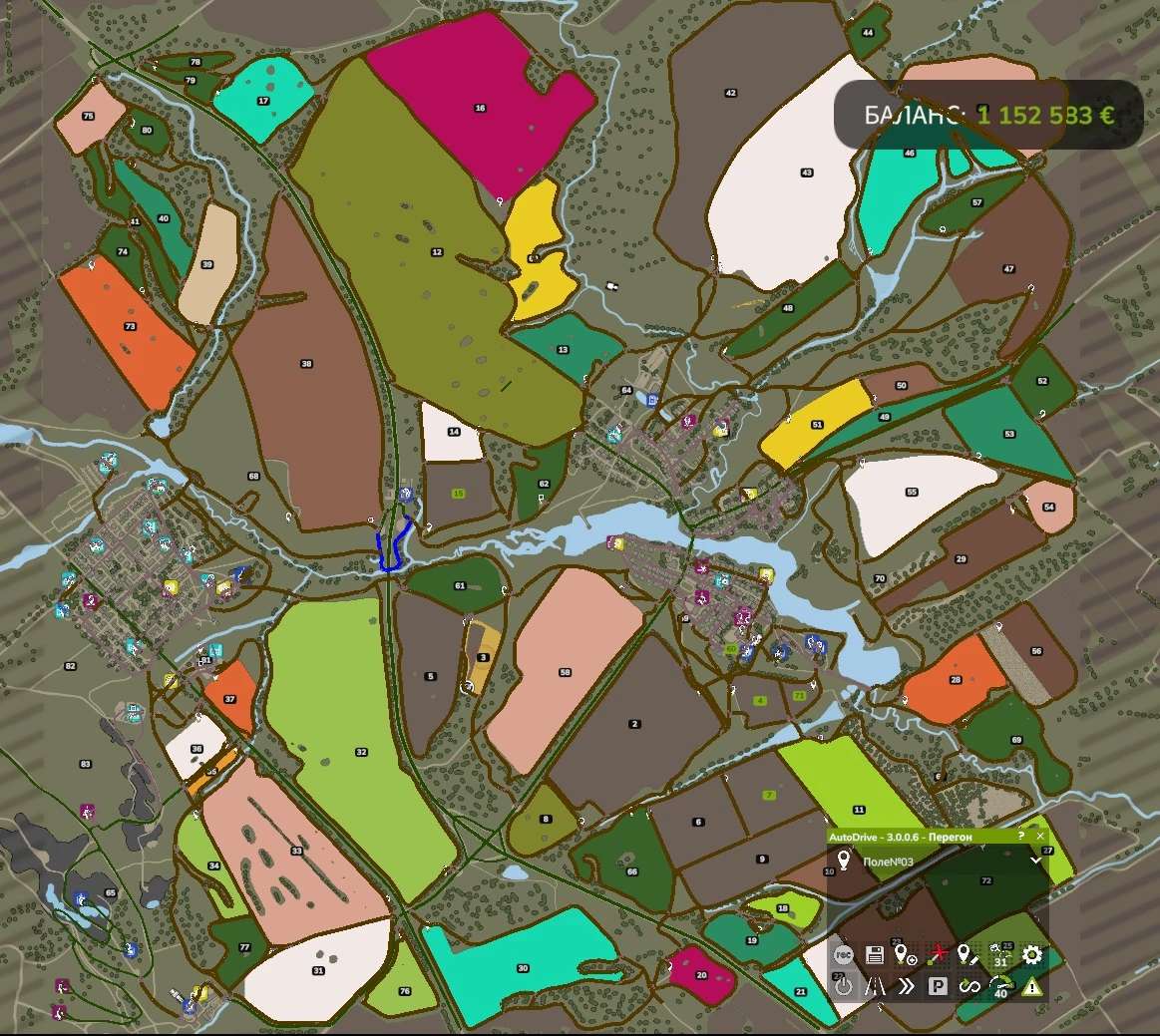This screenshot has height=1036, width=1160.
Task: Open the warning triangle icon
Action: 1031,986
